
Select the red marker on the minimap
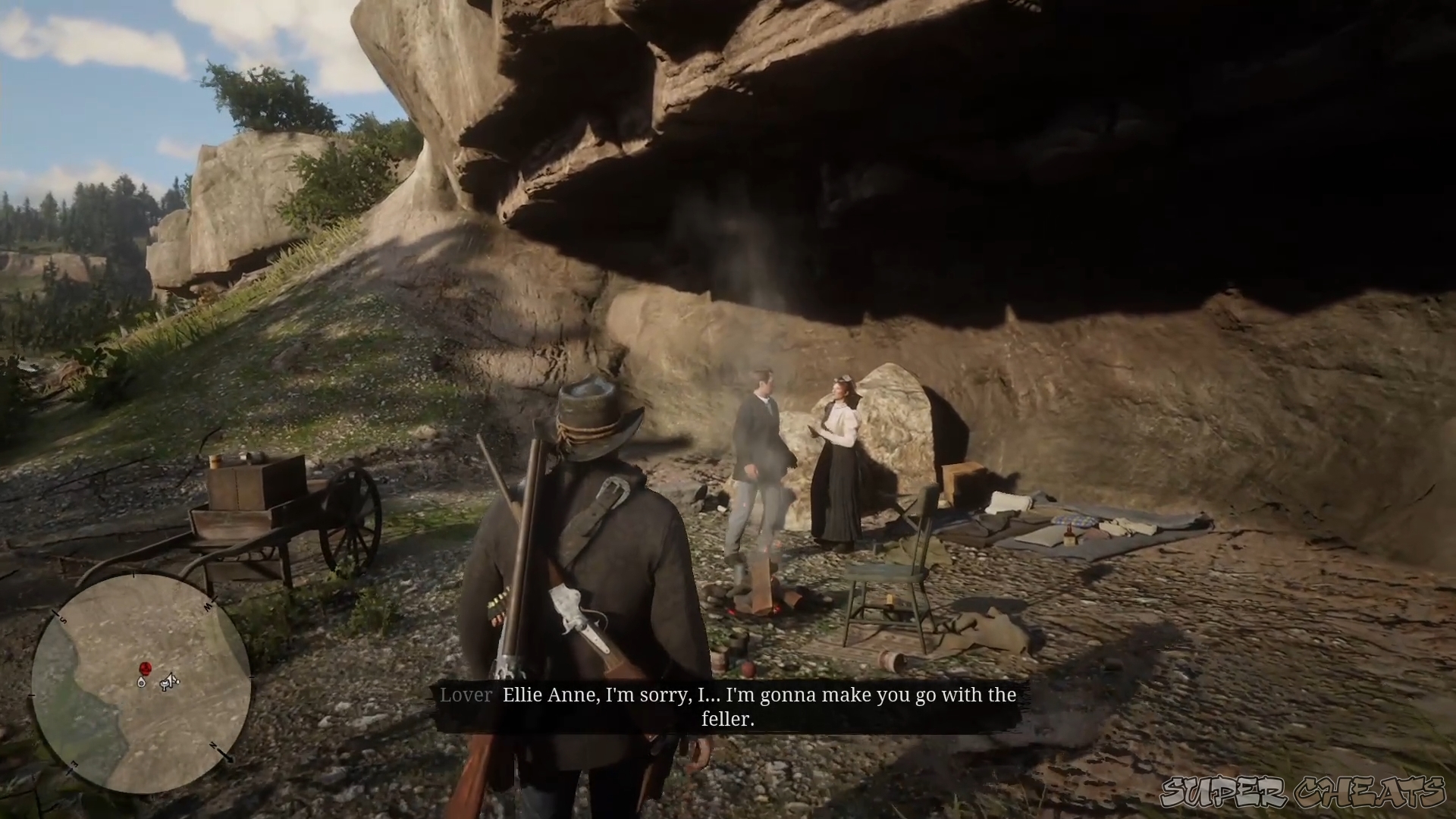tap(146, 668)
